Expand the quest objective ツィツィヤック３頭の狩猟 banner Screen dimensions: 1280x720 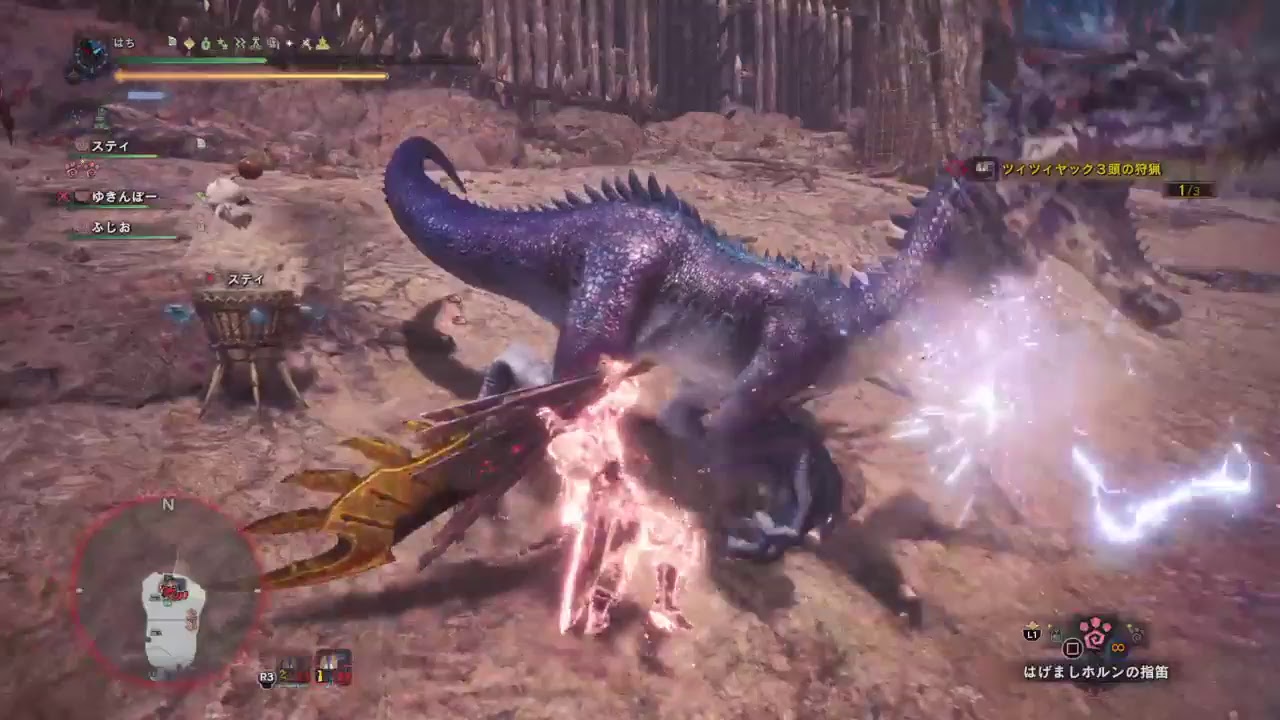coord(1085,170)
